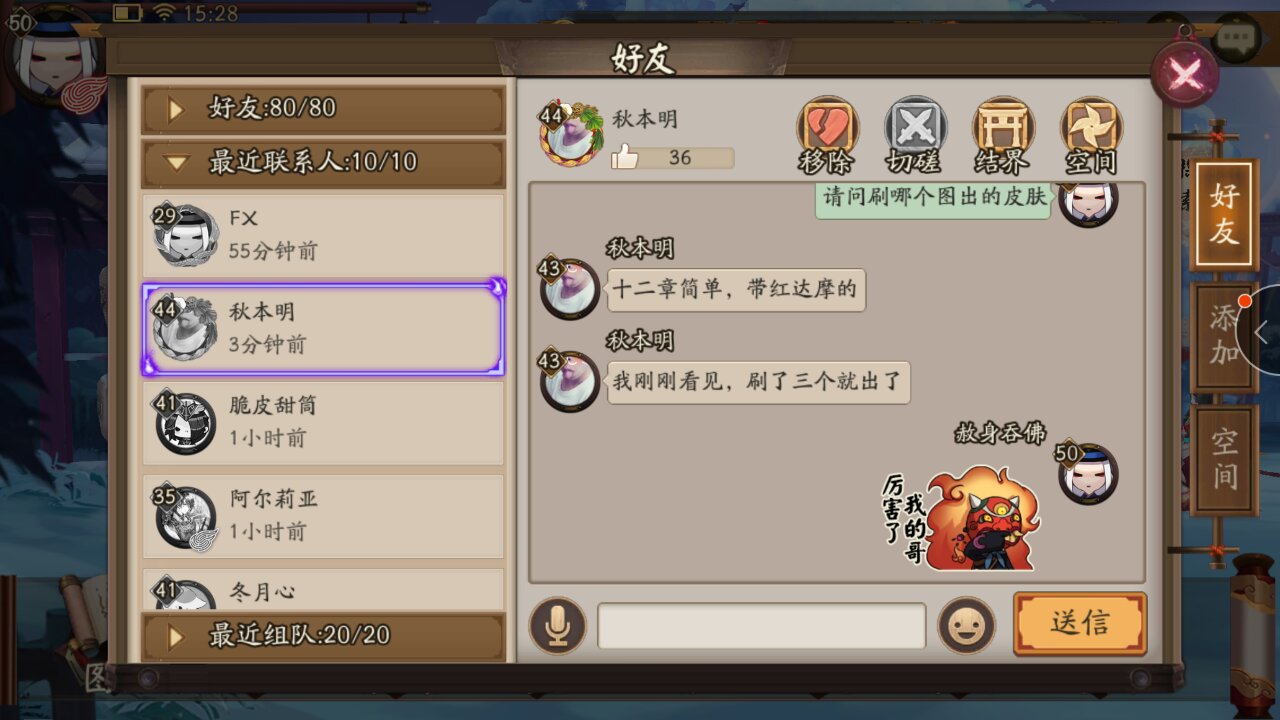Viewport: 1280px width, 720px height.
Task: Expand the 最近组队:20/20 section
Action: (322, 635)
